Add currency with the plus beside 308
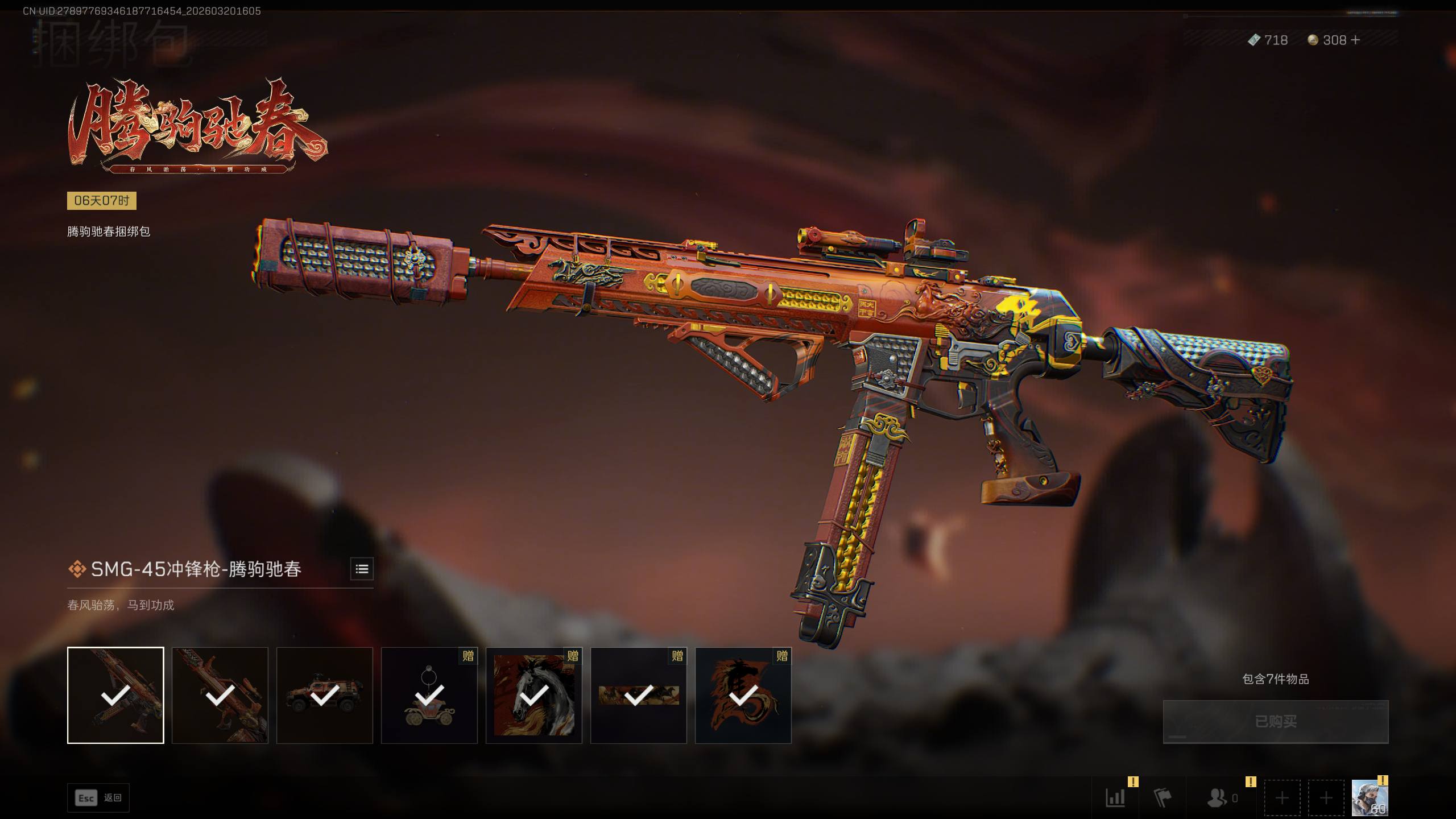 [1355, 40]
